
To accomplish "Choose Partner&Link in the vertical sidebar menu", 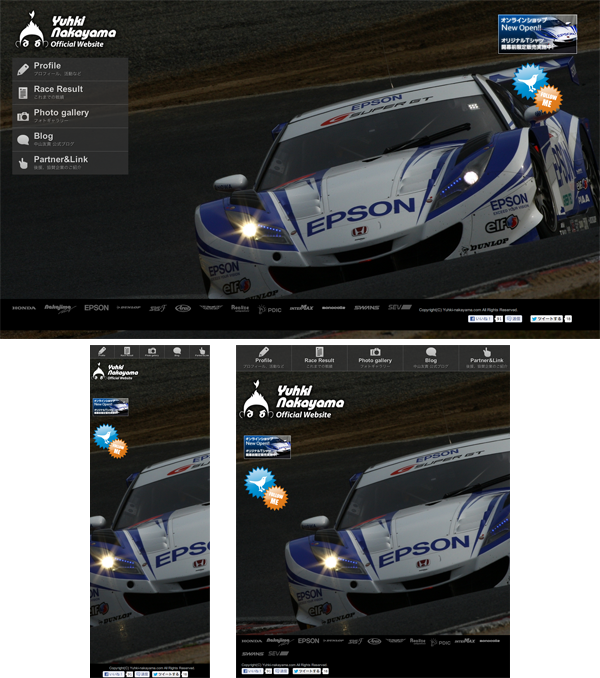I will [x=69, y=162].
